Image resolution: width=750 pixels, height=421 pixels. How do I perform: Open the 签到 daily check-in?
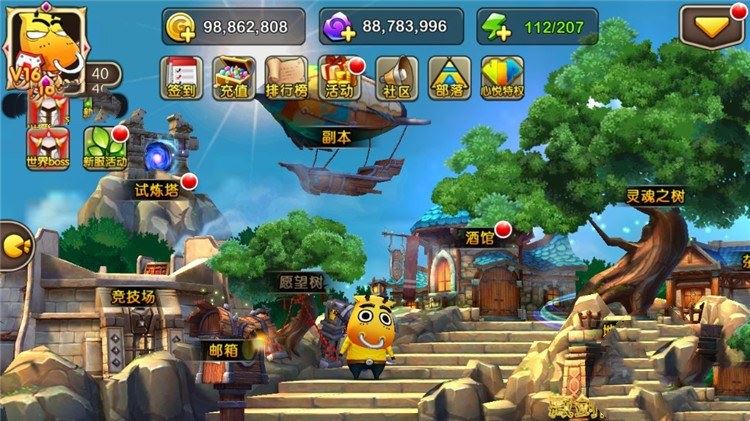(181, 75)
